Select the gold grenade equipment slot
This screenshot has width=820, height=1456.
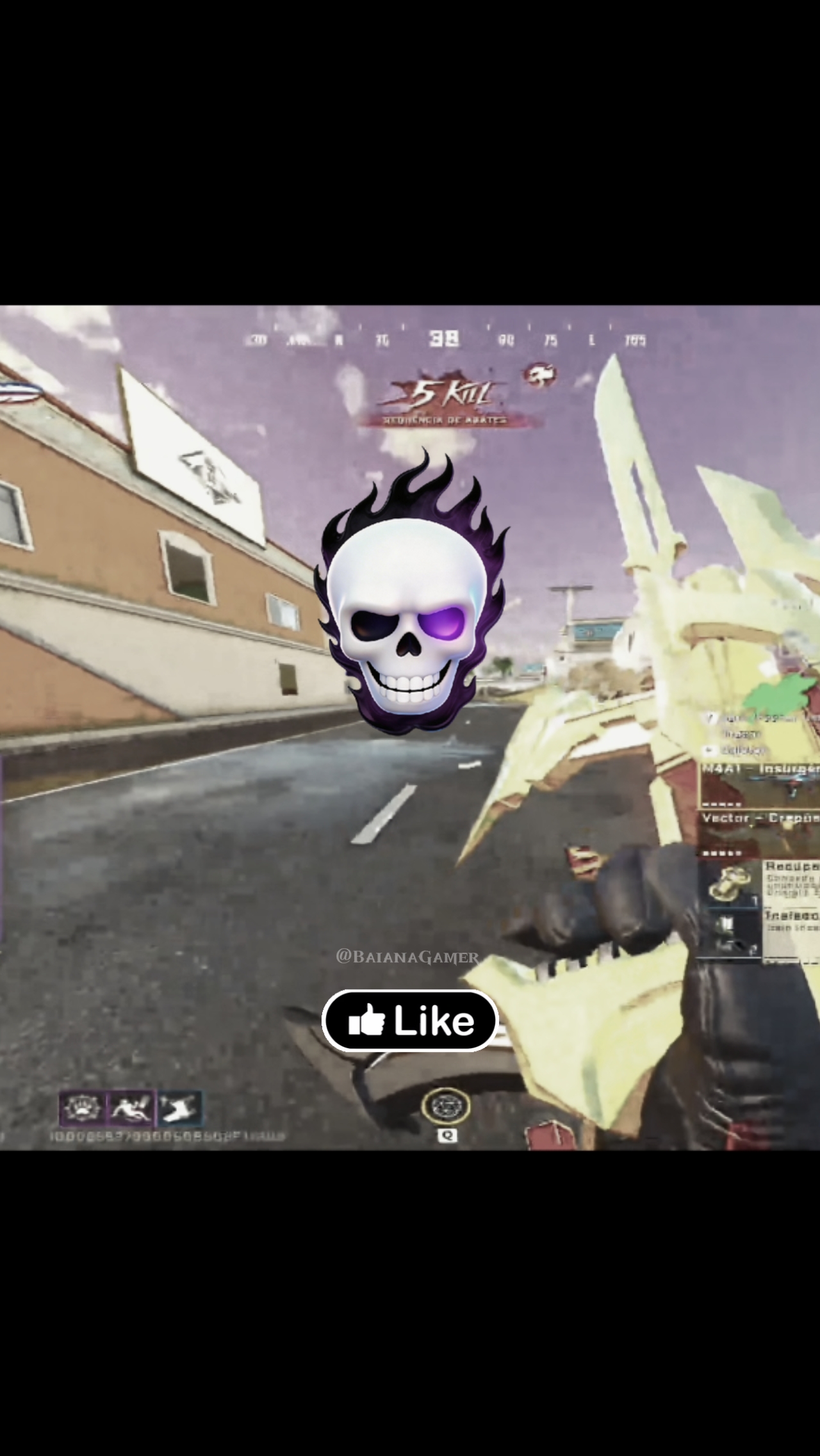coord(729,884)
